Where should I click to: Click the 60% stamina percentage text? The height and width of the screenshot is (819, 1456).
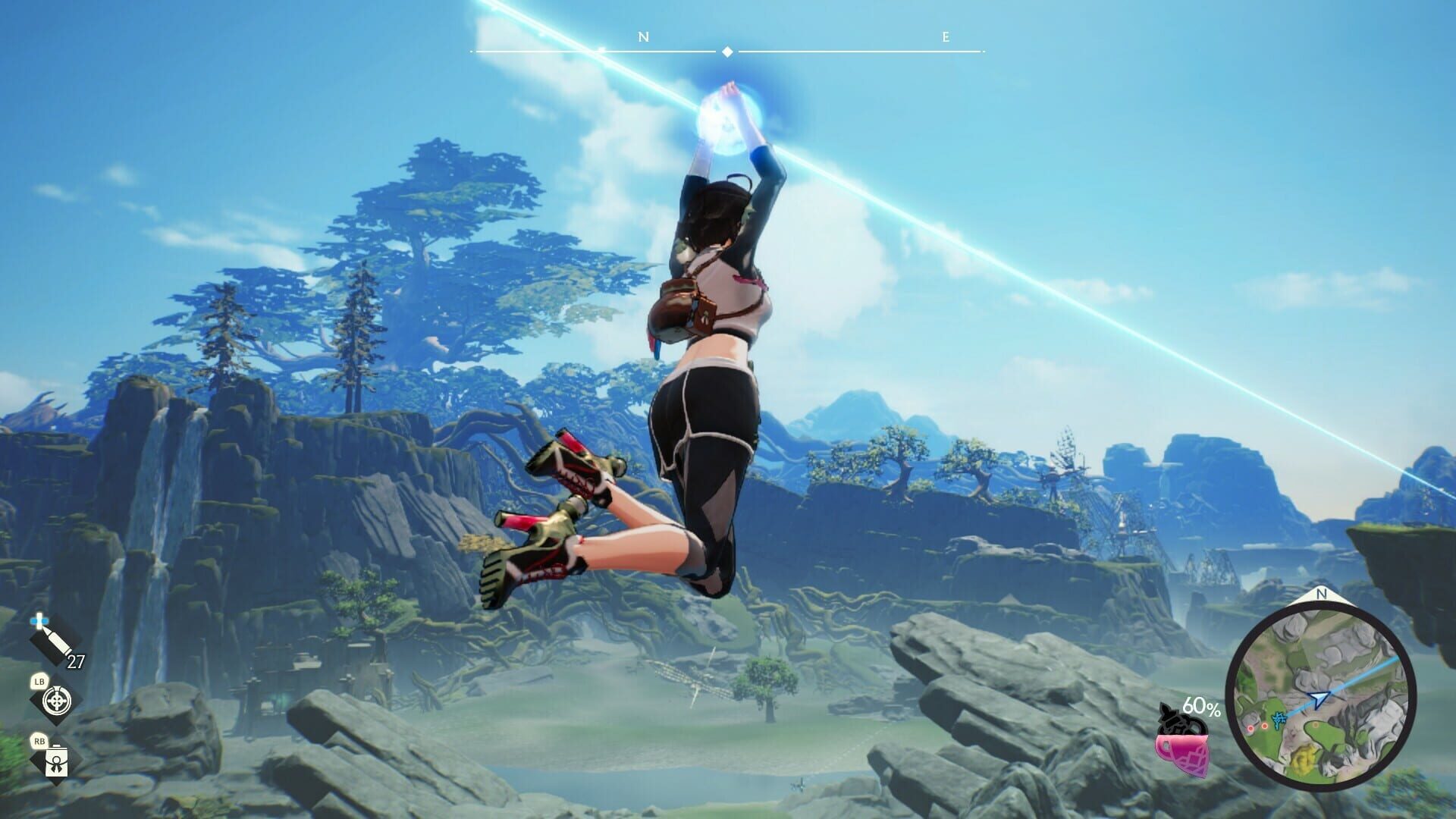(1202, 708)
